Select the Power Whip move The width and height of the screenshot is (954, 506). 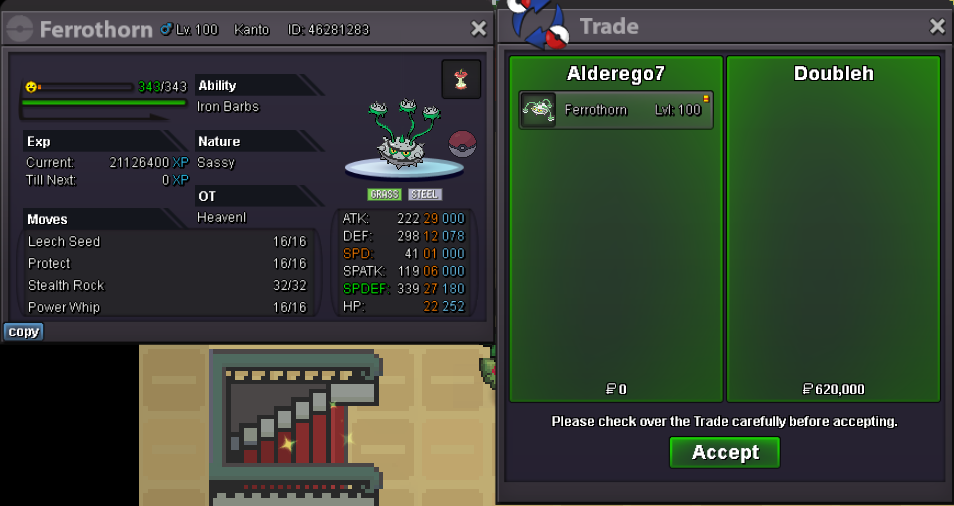tap(167, 308)
